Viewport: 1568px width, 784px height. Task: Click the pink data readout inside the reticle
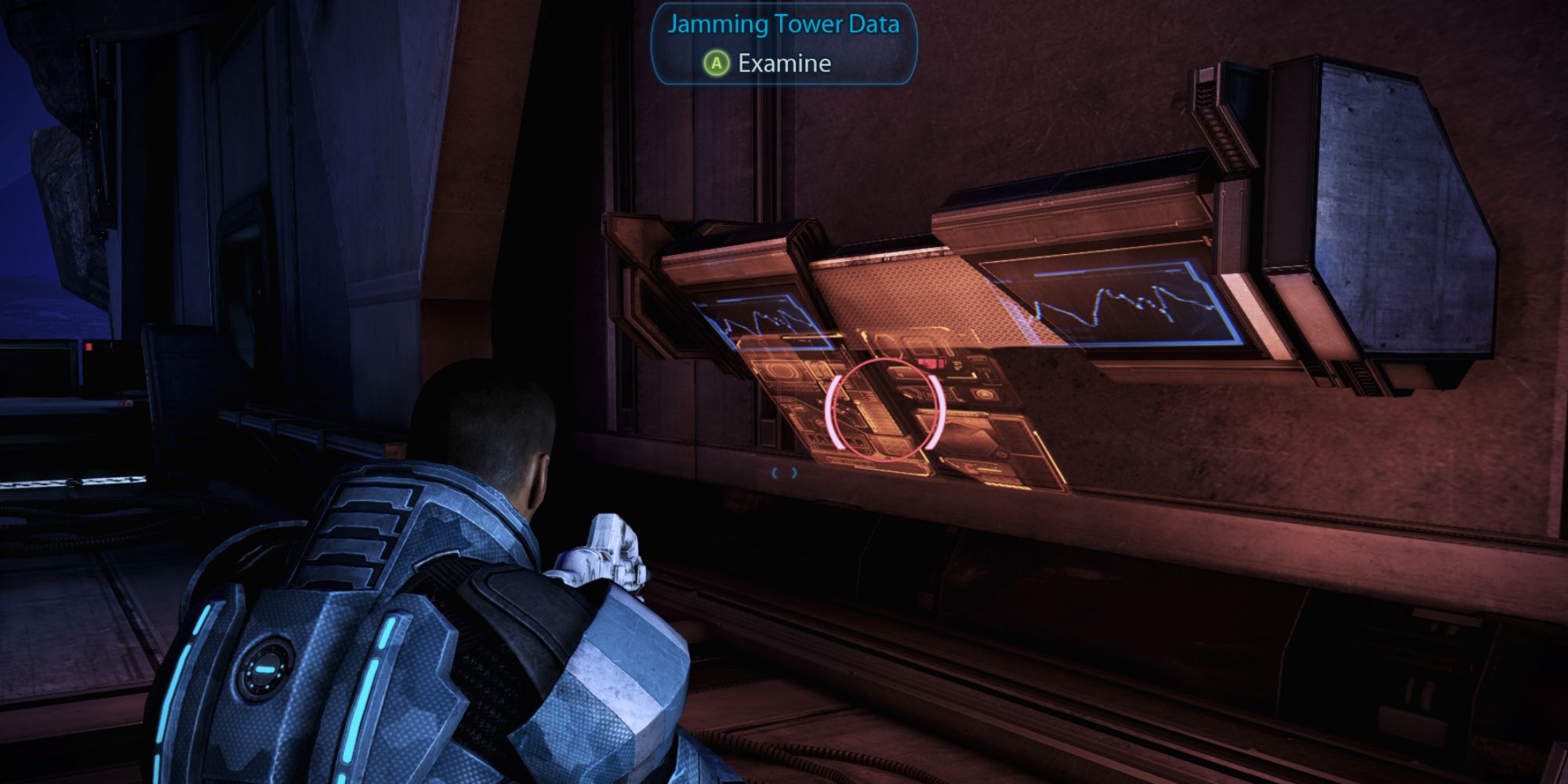click(x=931, y=362)
